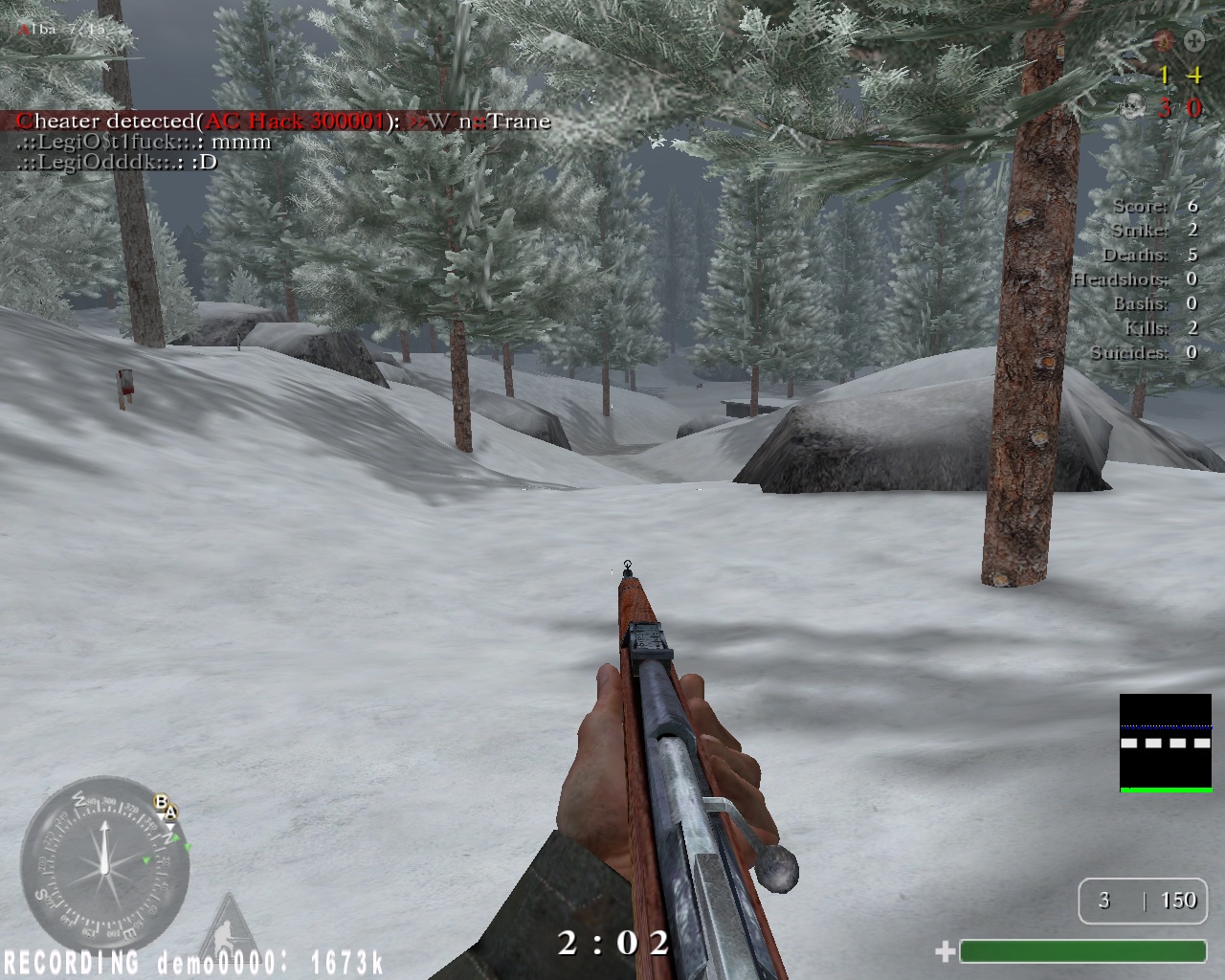Click the chat line saying 'mmm'

tap(144, 142)
